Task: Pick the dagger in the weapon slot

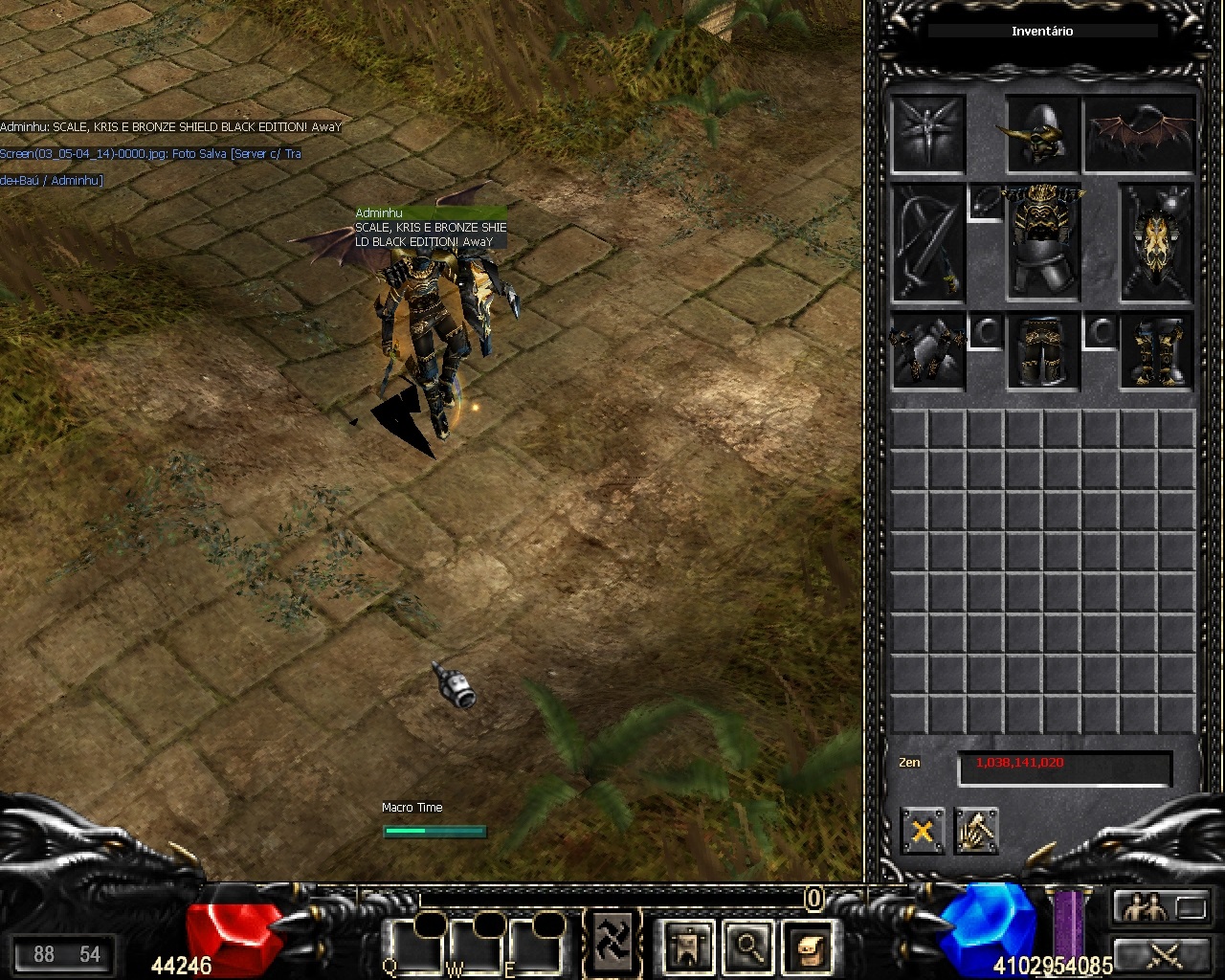Action: tap(927, 242)
